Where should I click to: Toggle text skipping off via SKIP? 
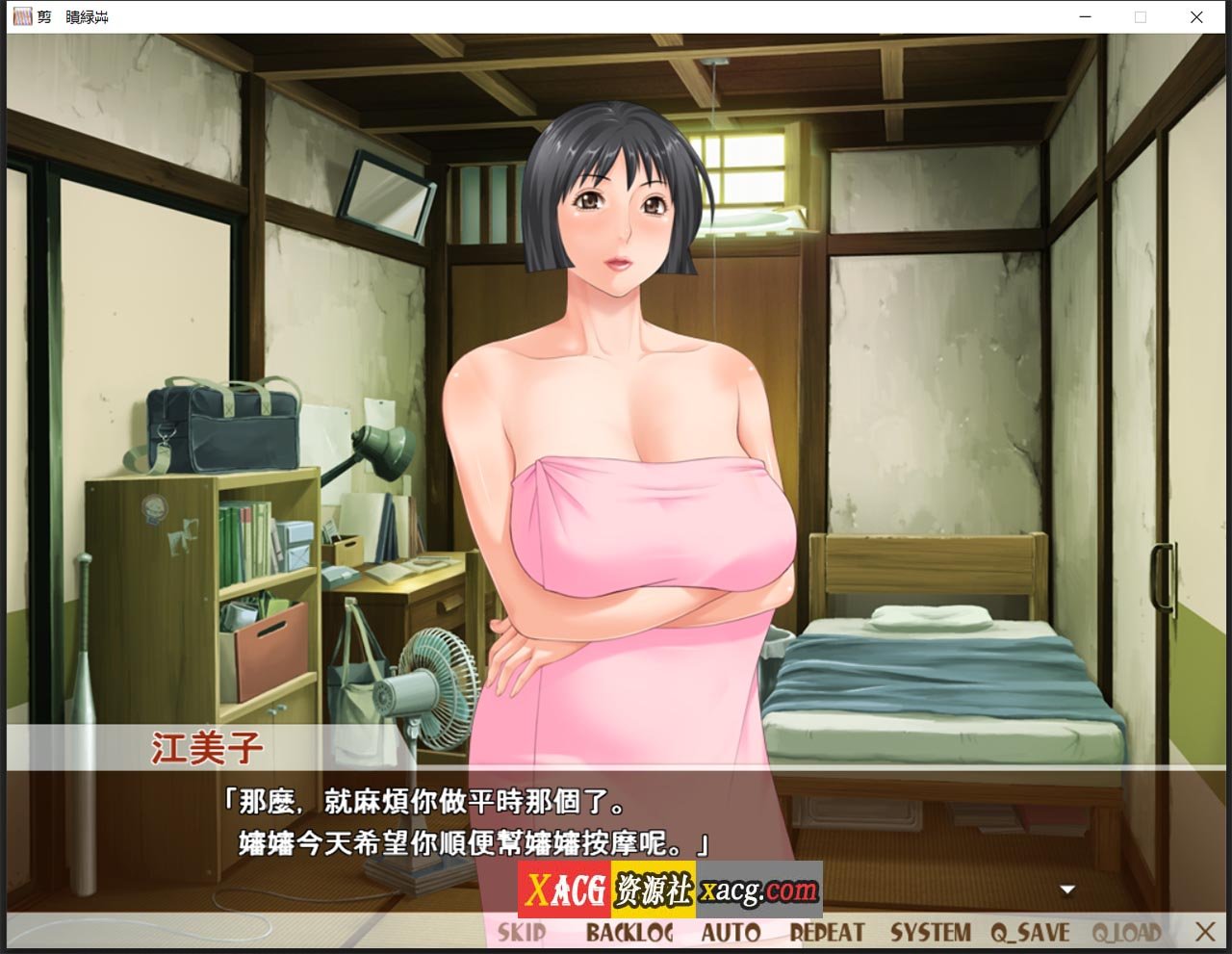click(521, 930)
